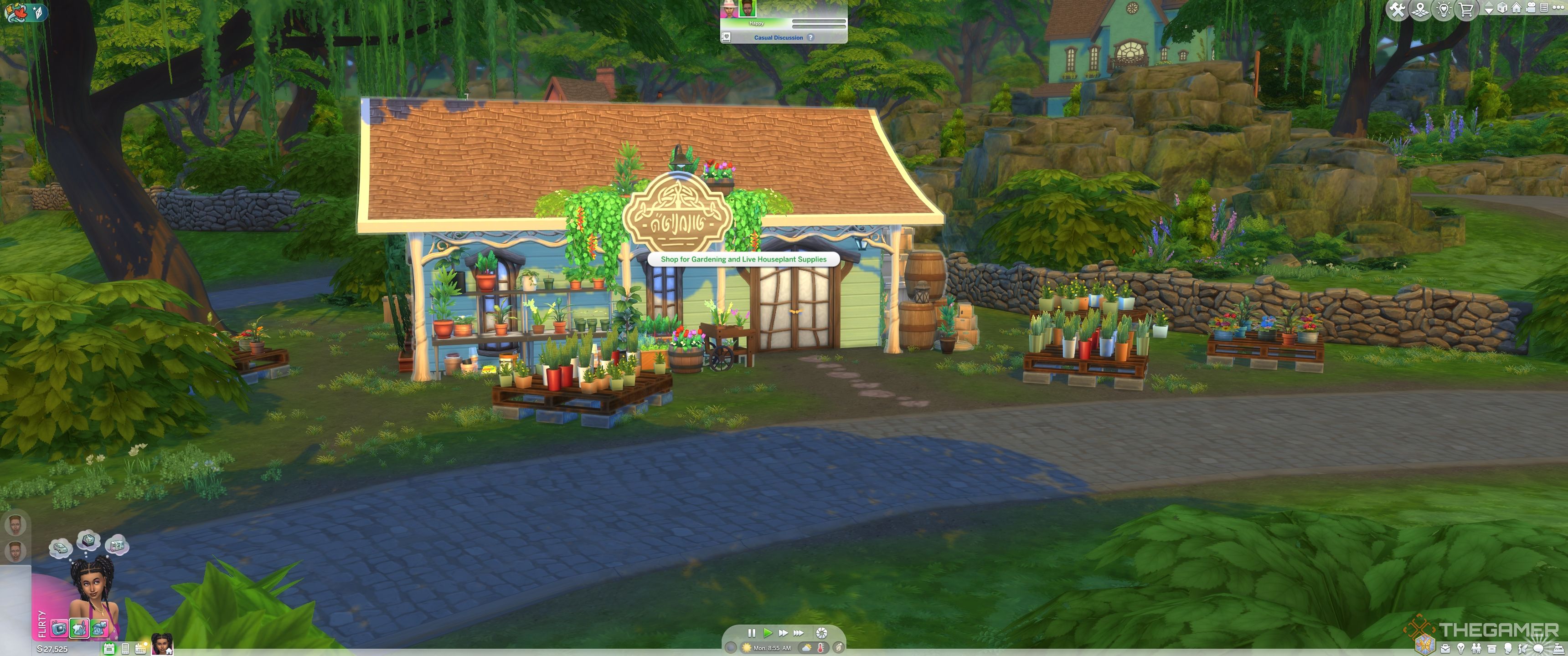This screenshot has width=1568, height=656.
Task: Open the phone icon
Action: click(125, 649)
